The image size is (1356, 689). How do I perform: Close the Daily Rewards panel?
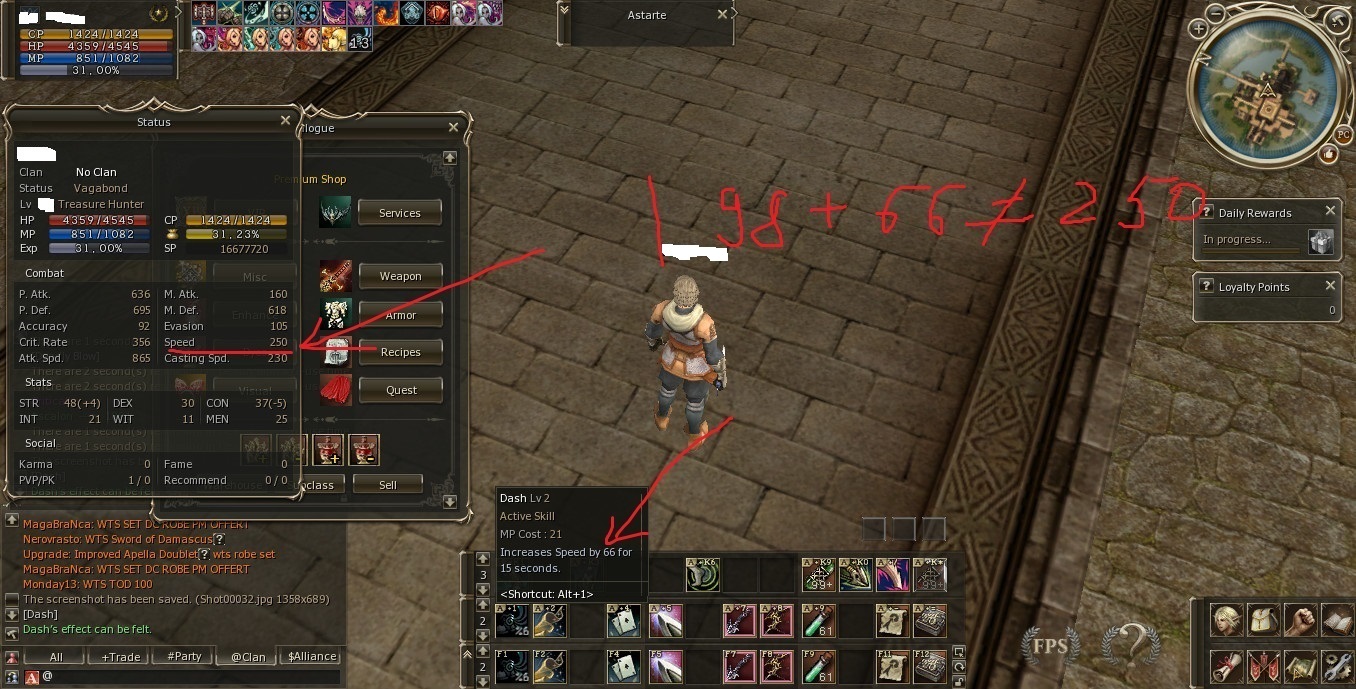pos(1330,211)
